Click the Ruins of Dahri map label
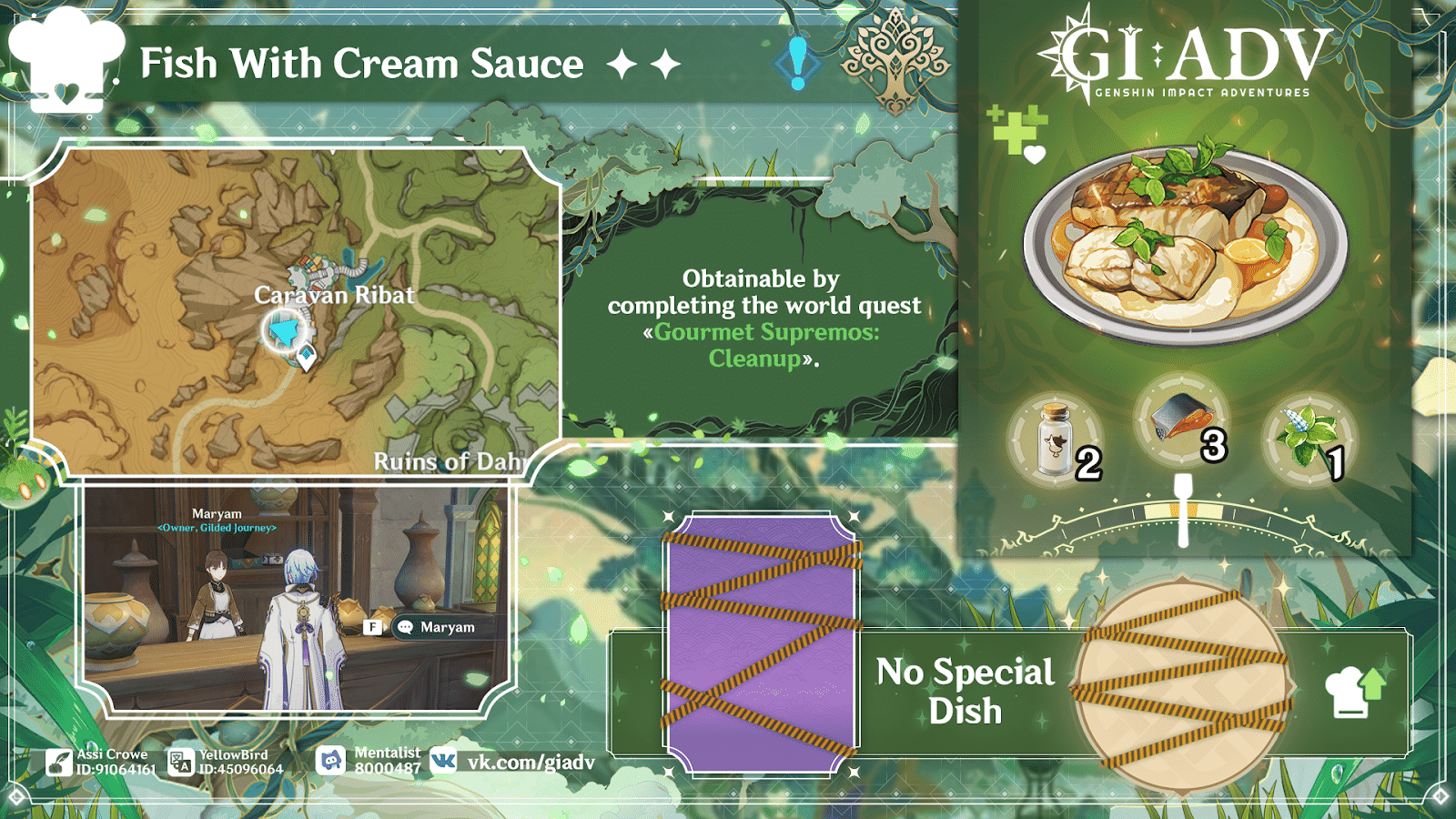This screenshot has height=819, width=1456. (x=450, y=461)
